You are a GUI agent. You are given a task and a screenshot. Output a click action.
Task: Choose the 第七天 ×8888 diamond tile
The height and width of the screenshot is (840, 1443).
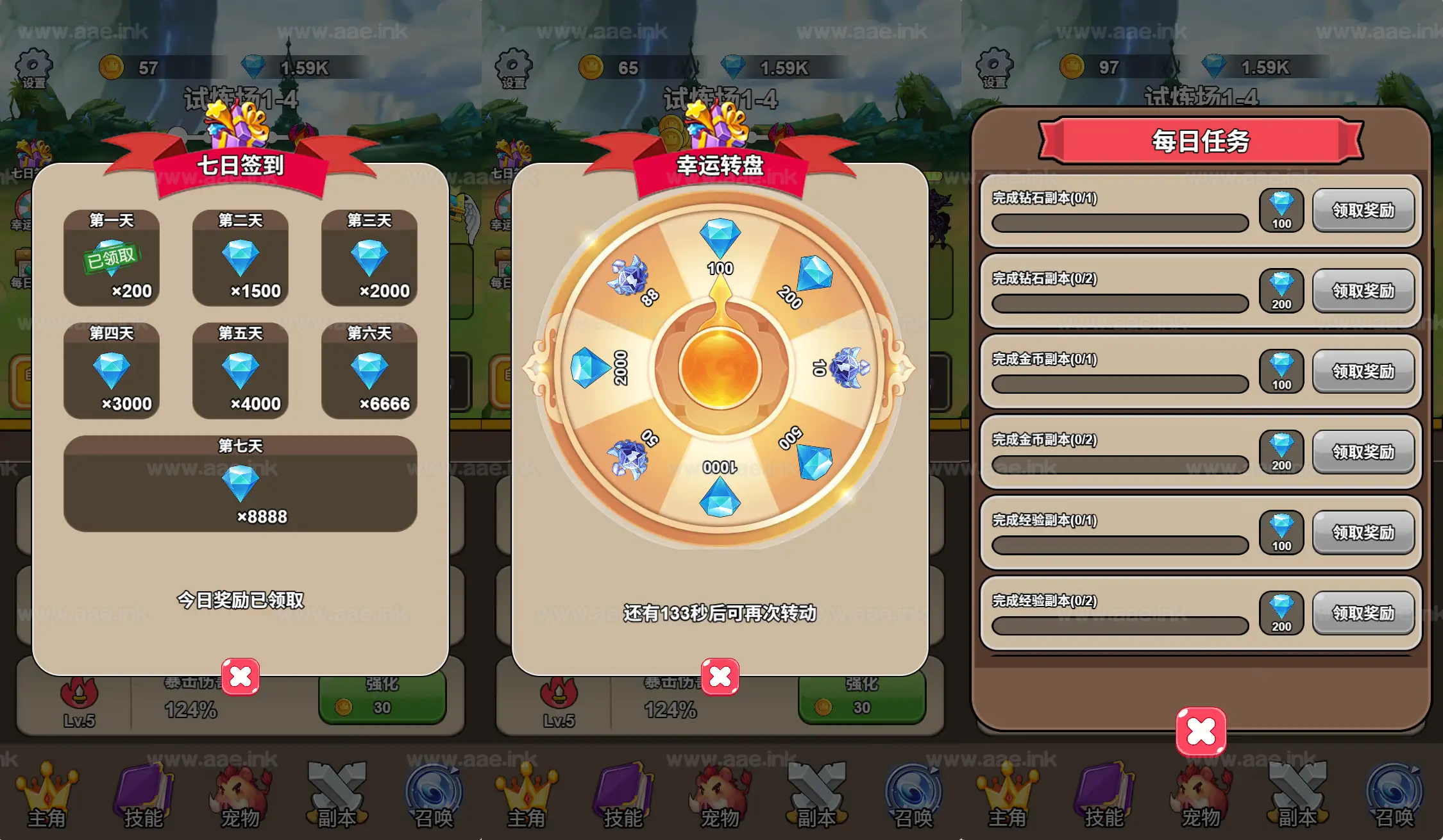click(240, 483)
